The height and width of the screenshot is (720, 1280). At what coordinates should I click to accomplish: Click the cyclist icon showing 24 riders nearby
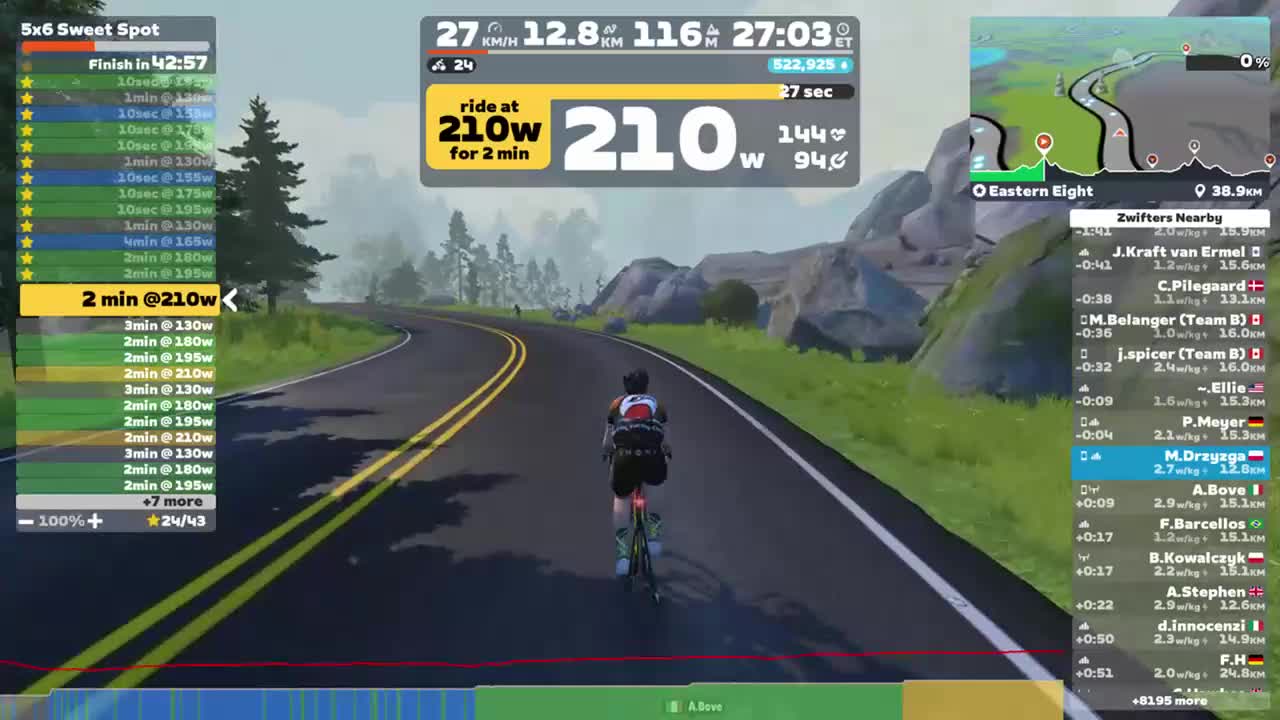(x=437, y=65)
